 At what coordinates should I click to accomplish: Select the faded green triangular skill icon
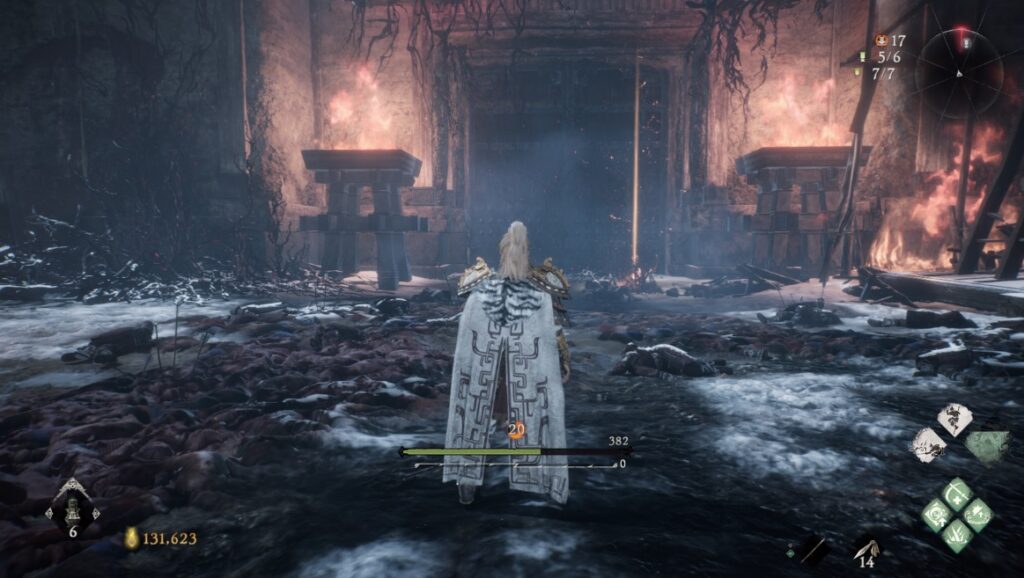tap(987, 446)
